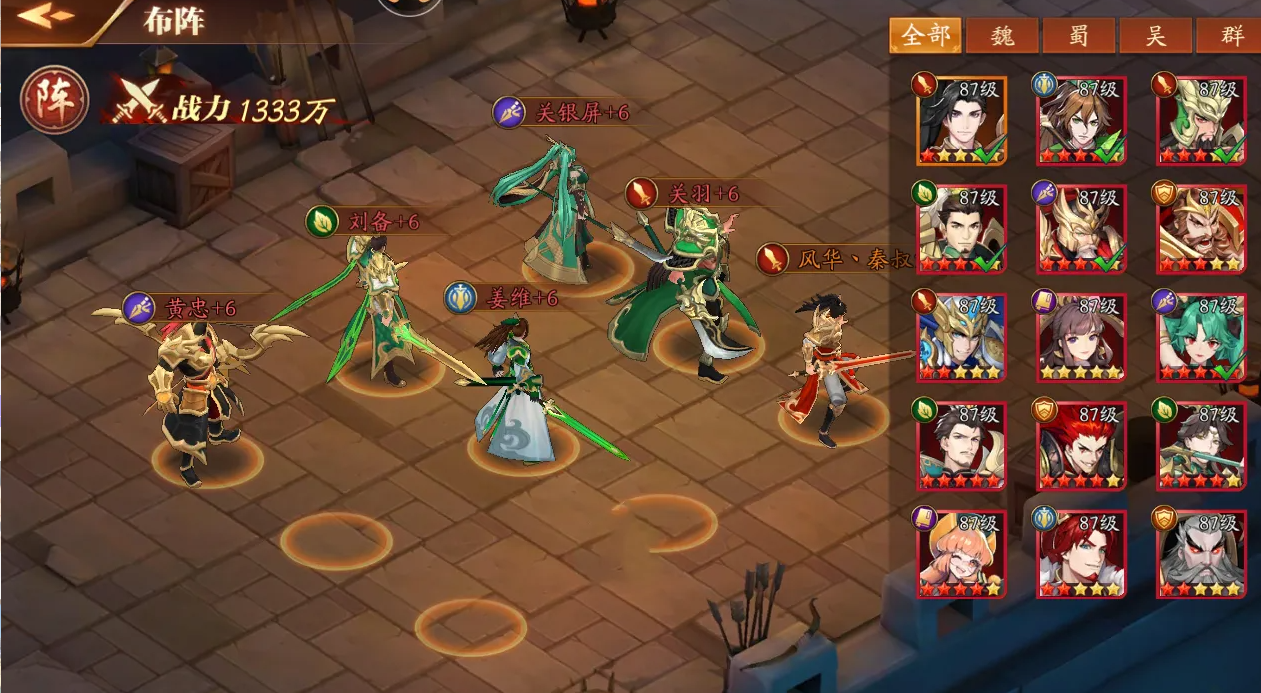Choose the orange-haired smiling girl portrait
1261x693 pixels.
(x=961, y=553)
